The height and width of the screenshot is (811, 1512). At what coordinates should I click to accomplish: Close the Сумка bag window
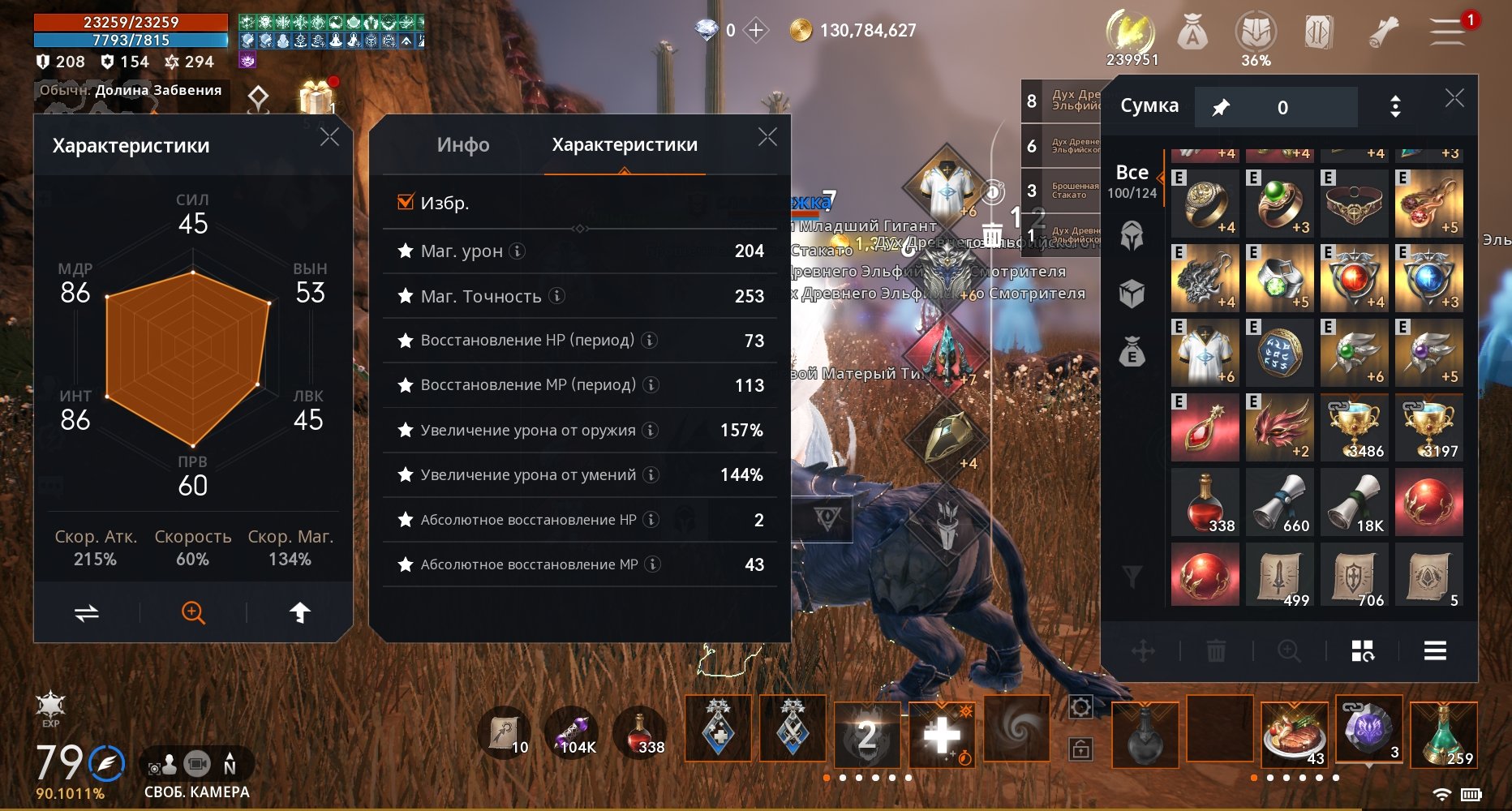click(x=1454, y=99)
